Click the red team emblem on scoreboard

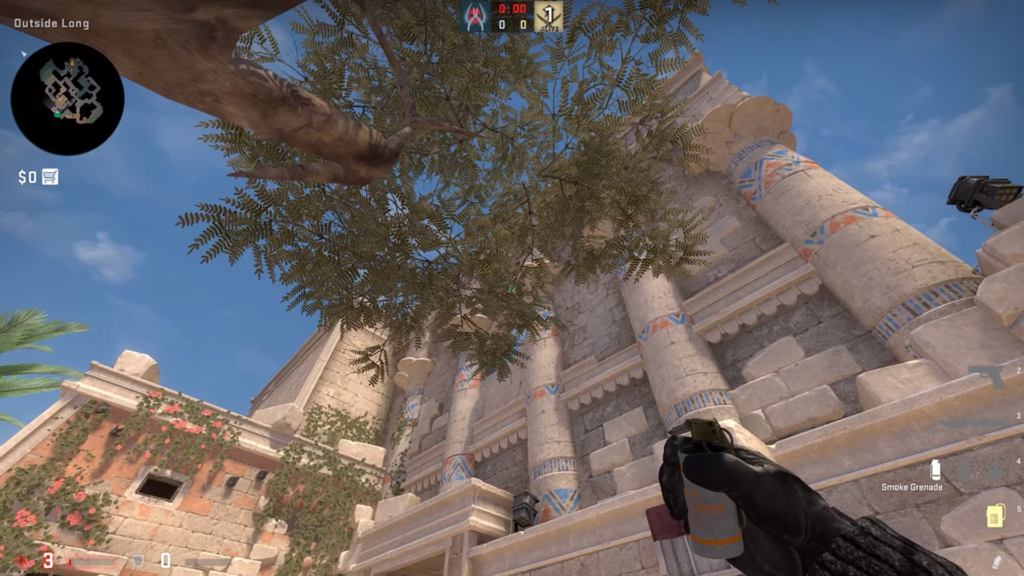475,16
